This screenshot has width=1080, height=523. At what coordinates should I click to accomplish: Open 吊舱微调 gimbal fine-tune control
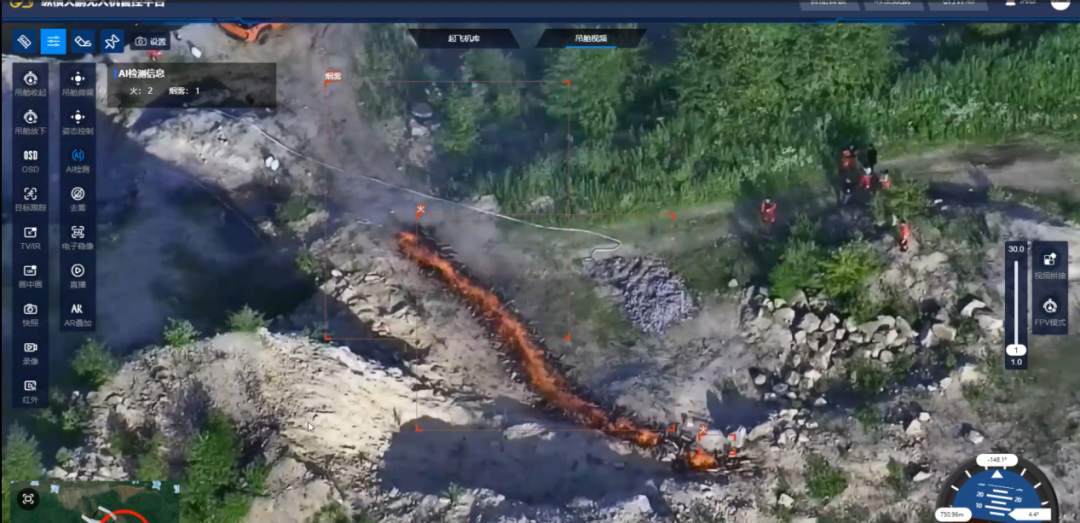pyautogui.click(x=78, y=82)
